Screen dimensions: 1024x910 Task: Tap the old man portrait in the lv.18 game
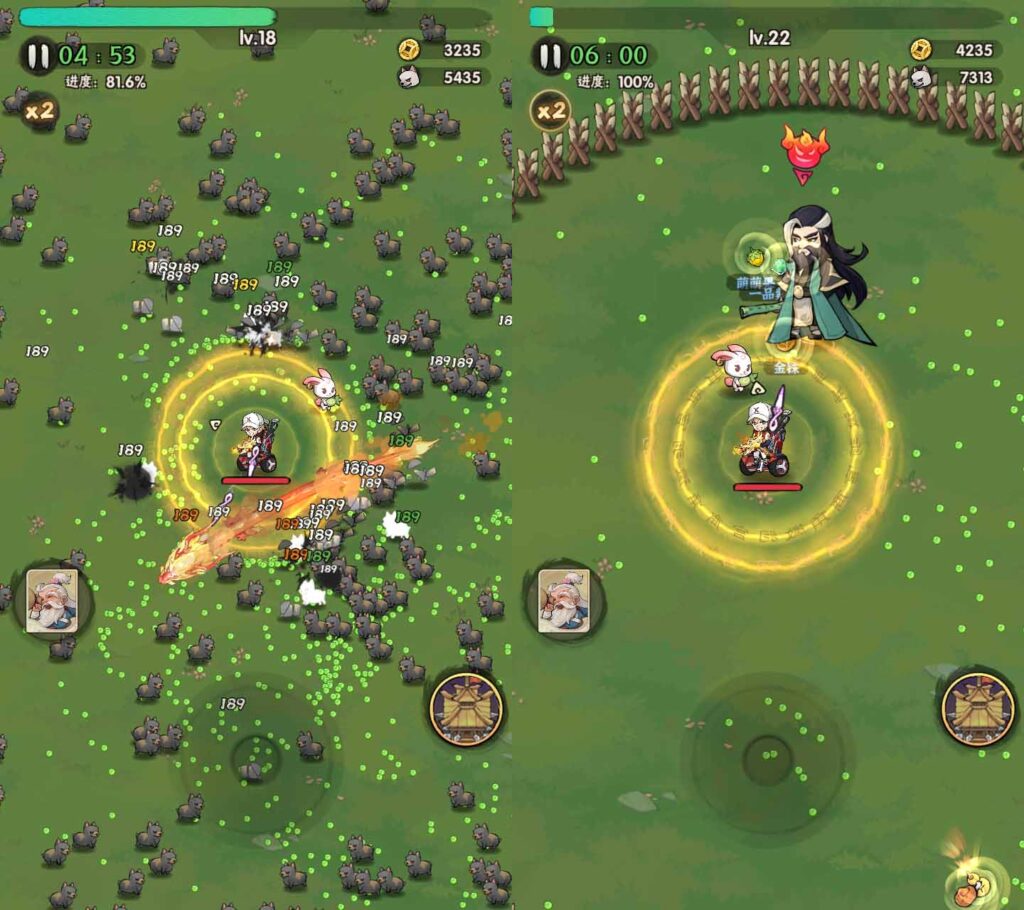click(x=52, y=600)
